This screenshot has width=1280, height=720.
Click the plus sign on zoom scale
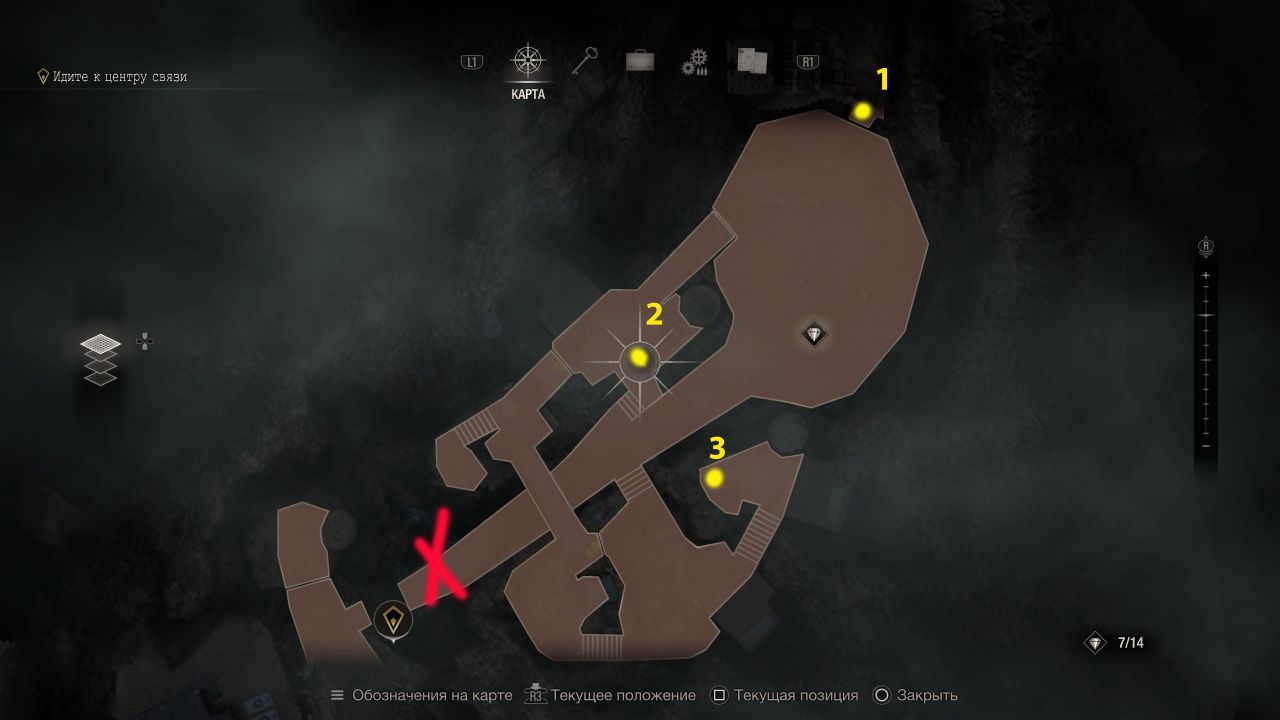(1206, 275)
